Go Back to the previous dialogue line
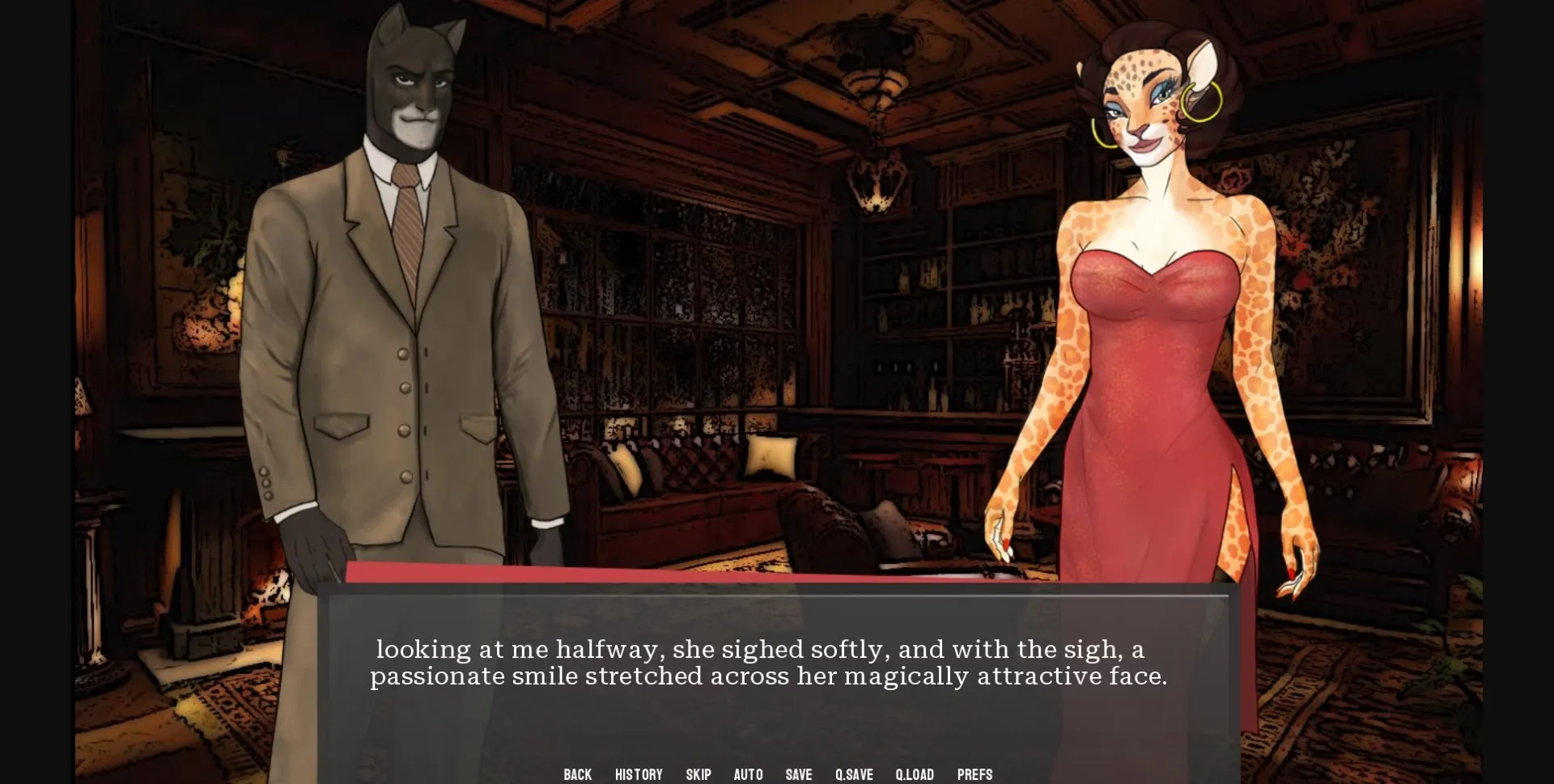 pyautogui.click(x=577, y=774)
